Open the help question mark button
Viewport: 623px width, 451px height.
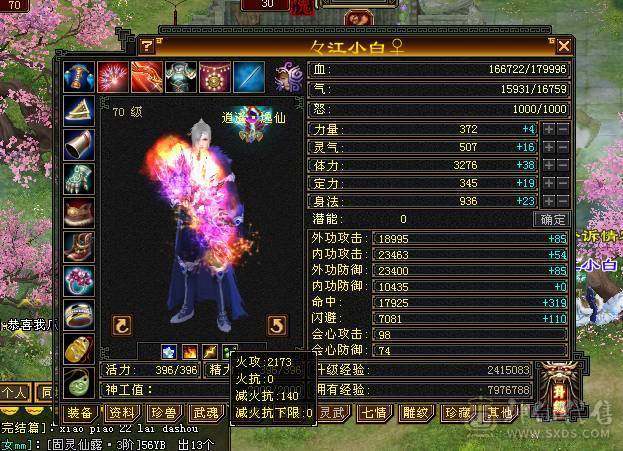click(x=147, y=46)
